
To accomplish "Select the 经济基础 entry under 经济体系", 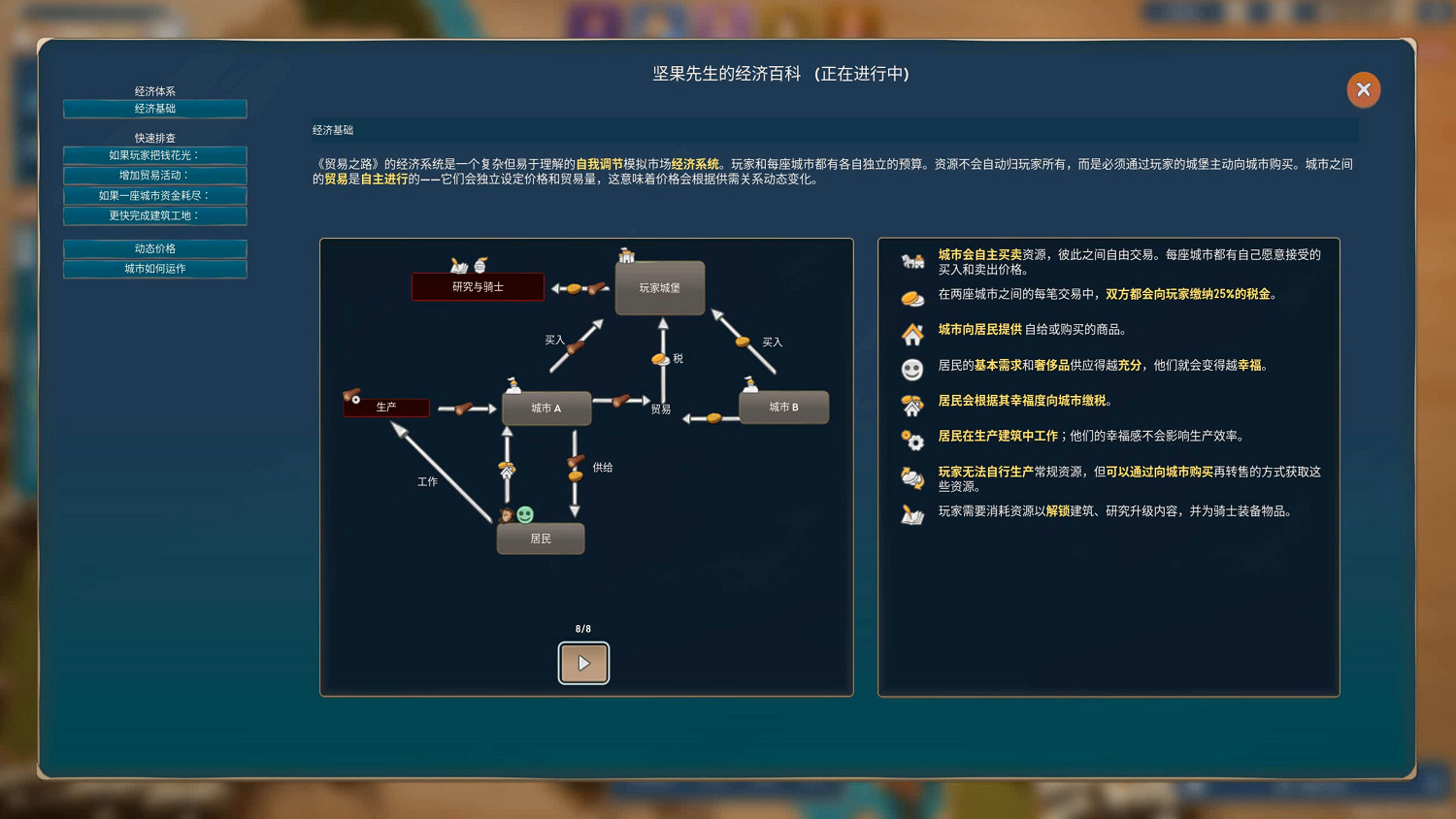I will click(x=154, y=109).
